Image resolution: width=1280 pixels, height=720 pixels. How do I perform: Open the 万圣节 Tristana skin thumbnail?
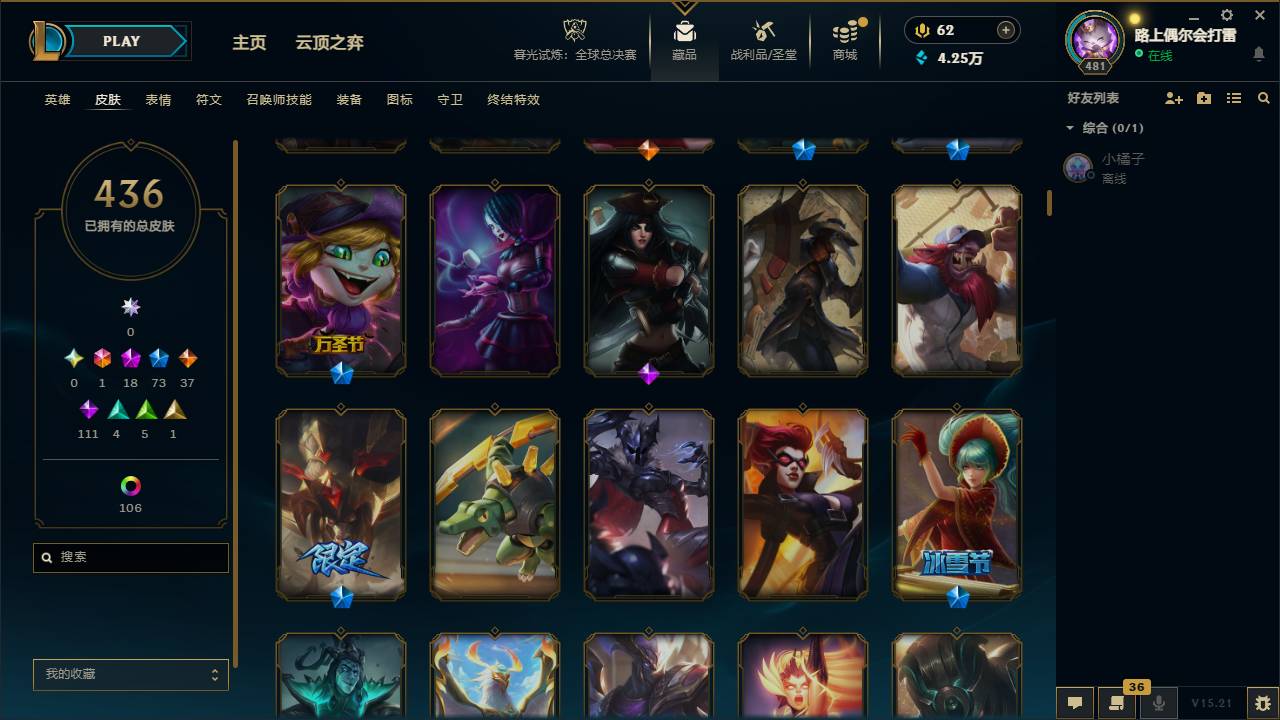[341, 280]
